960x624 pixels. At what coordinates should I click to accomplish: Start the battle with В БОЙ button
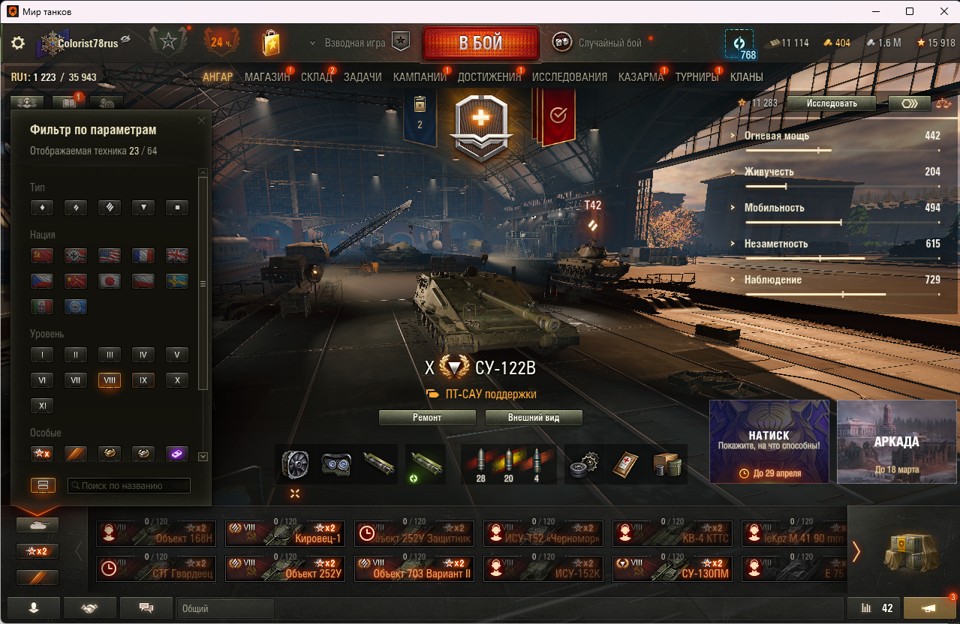click(x=480, y=44)
